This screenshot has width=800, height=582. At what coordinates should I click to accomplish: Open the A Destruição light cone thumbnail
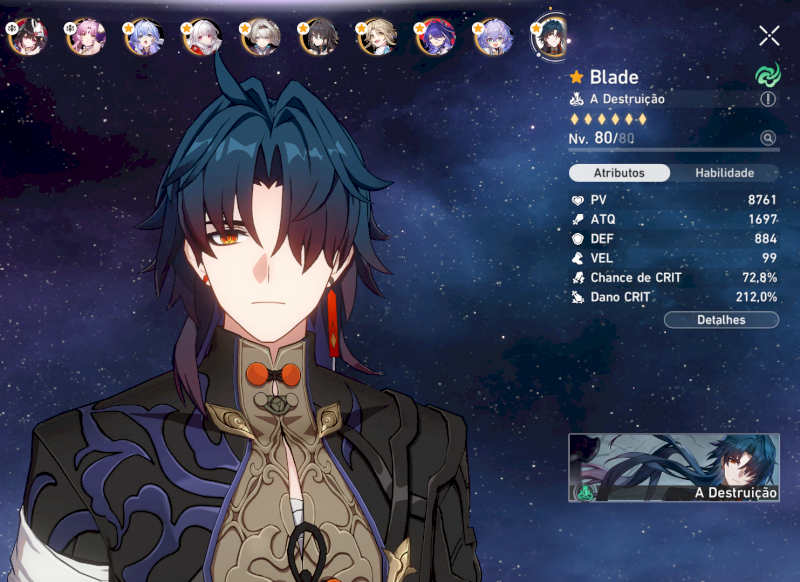674,467
